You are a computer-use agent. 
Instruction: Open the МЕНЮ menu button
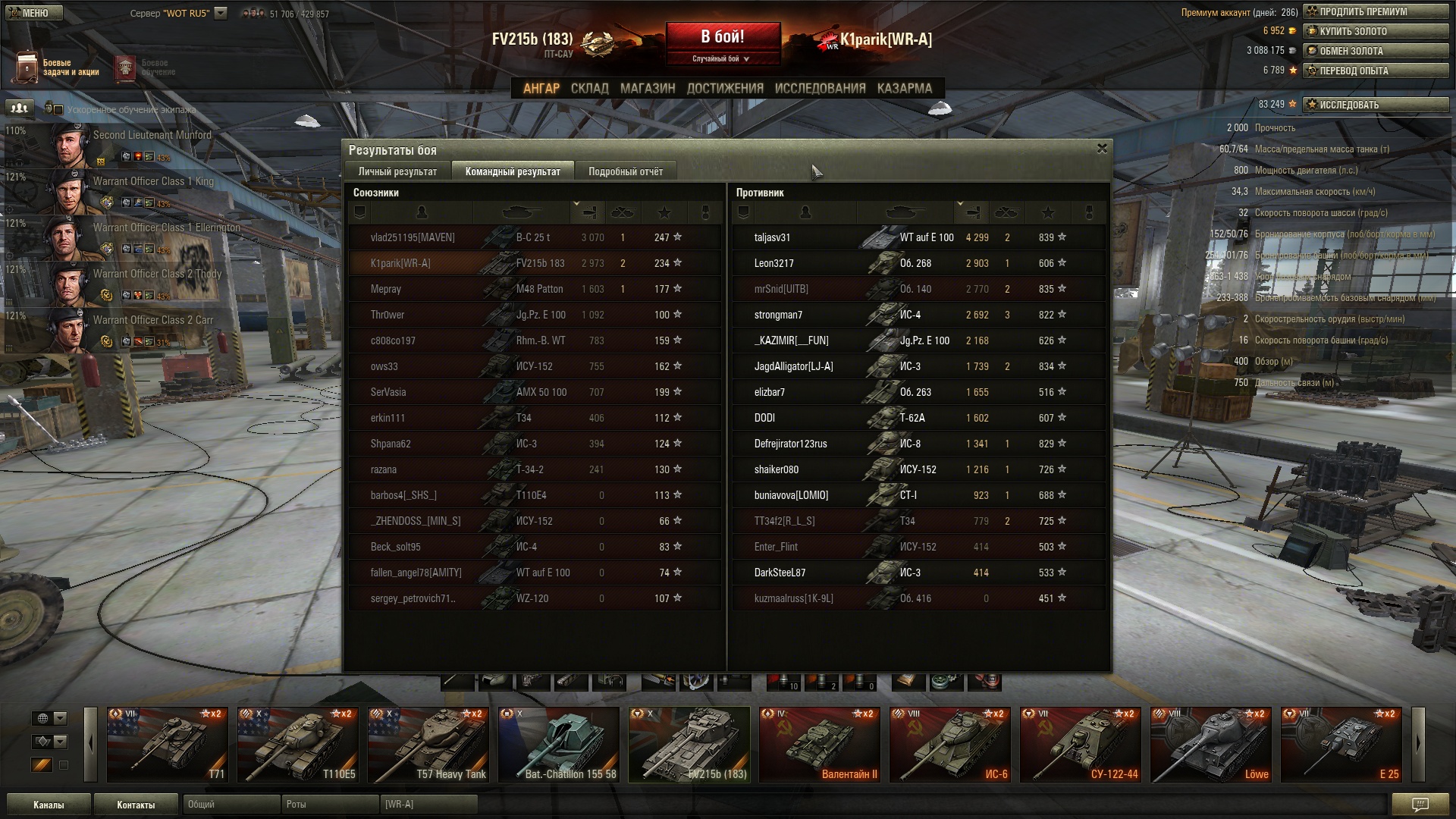[x=33, y=13]
